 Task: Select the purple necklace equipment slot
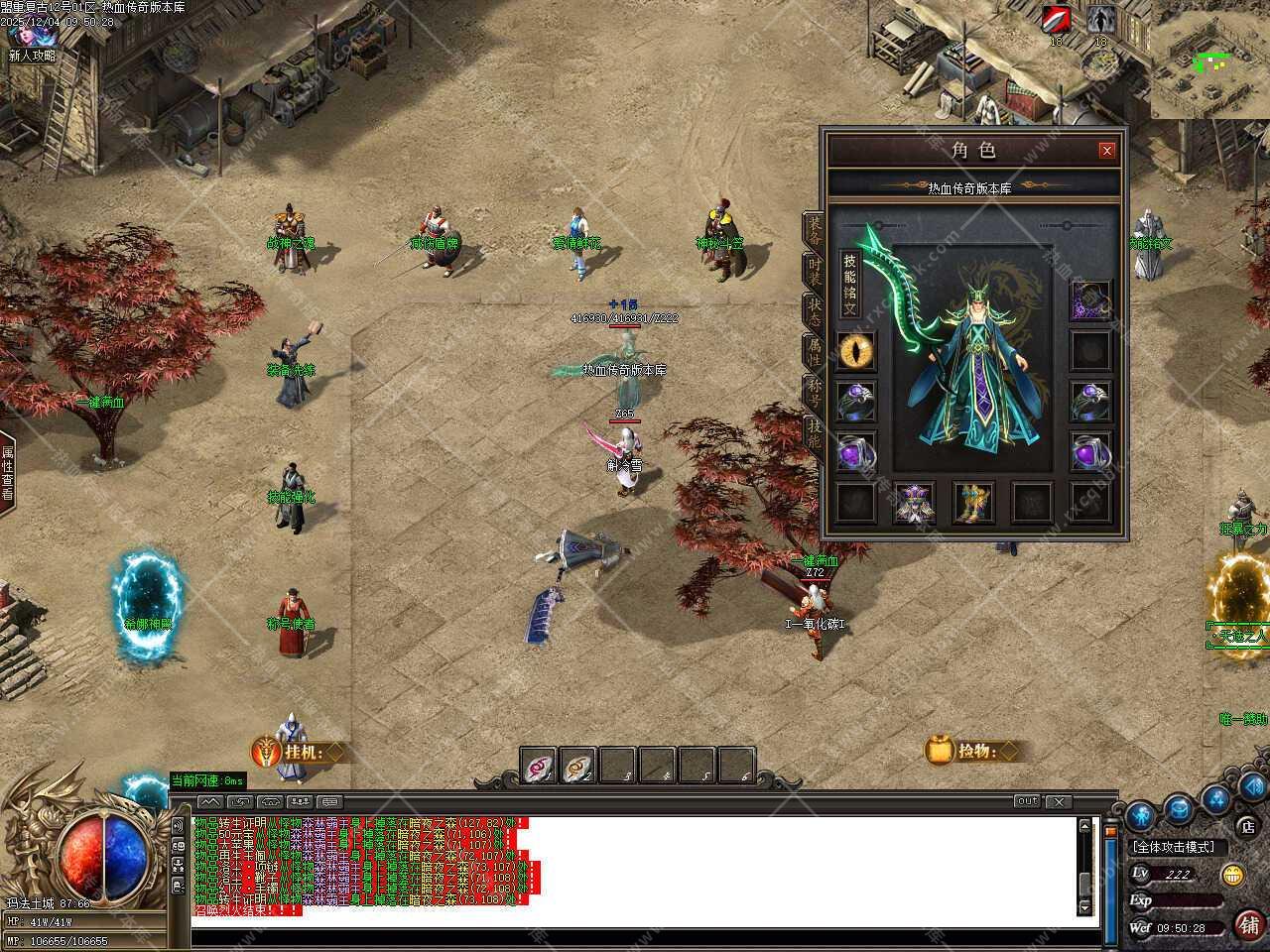coord(1090,299)
